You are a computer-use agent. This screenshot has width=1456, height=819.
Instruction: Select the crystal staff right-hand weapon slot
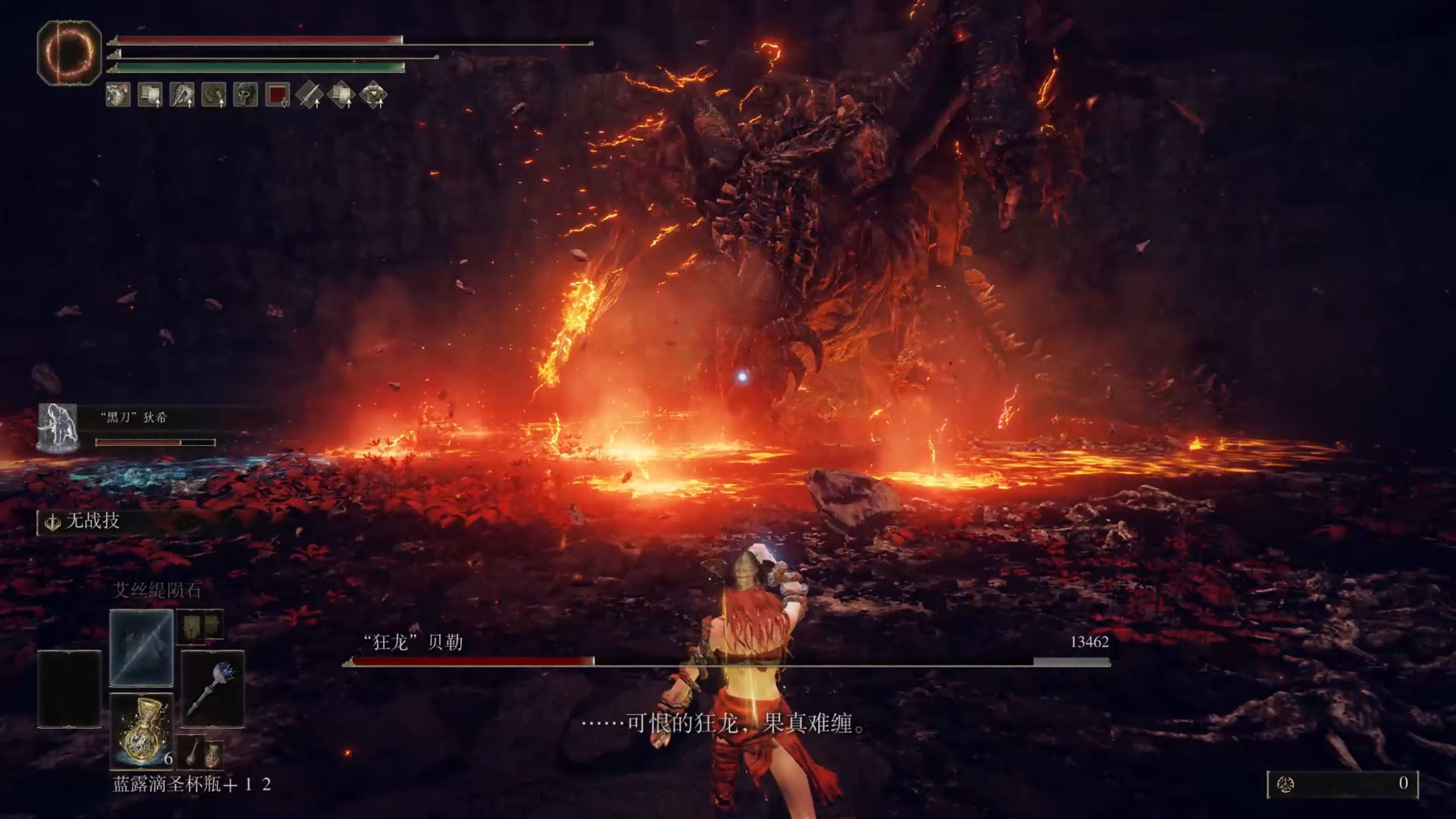tap(213, 689)
